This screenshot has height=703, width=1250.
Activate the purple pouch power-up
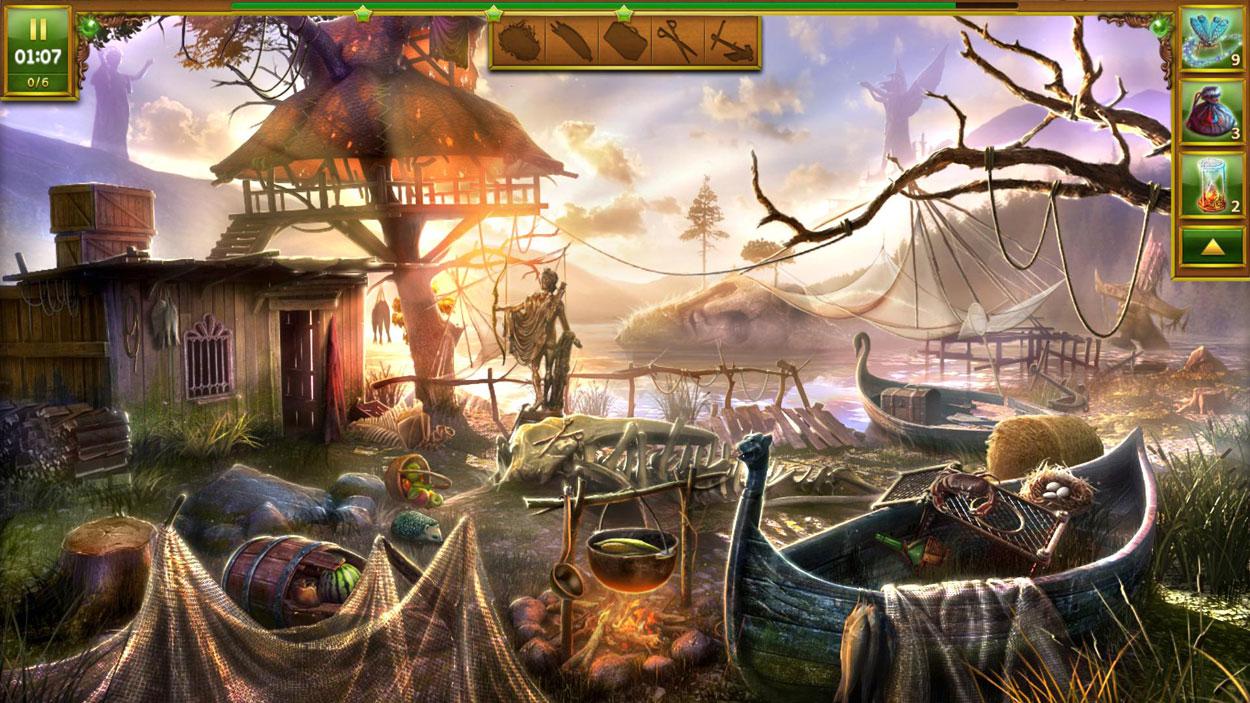1211,112
